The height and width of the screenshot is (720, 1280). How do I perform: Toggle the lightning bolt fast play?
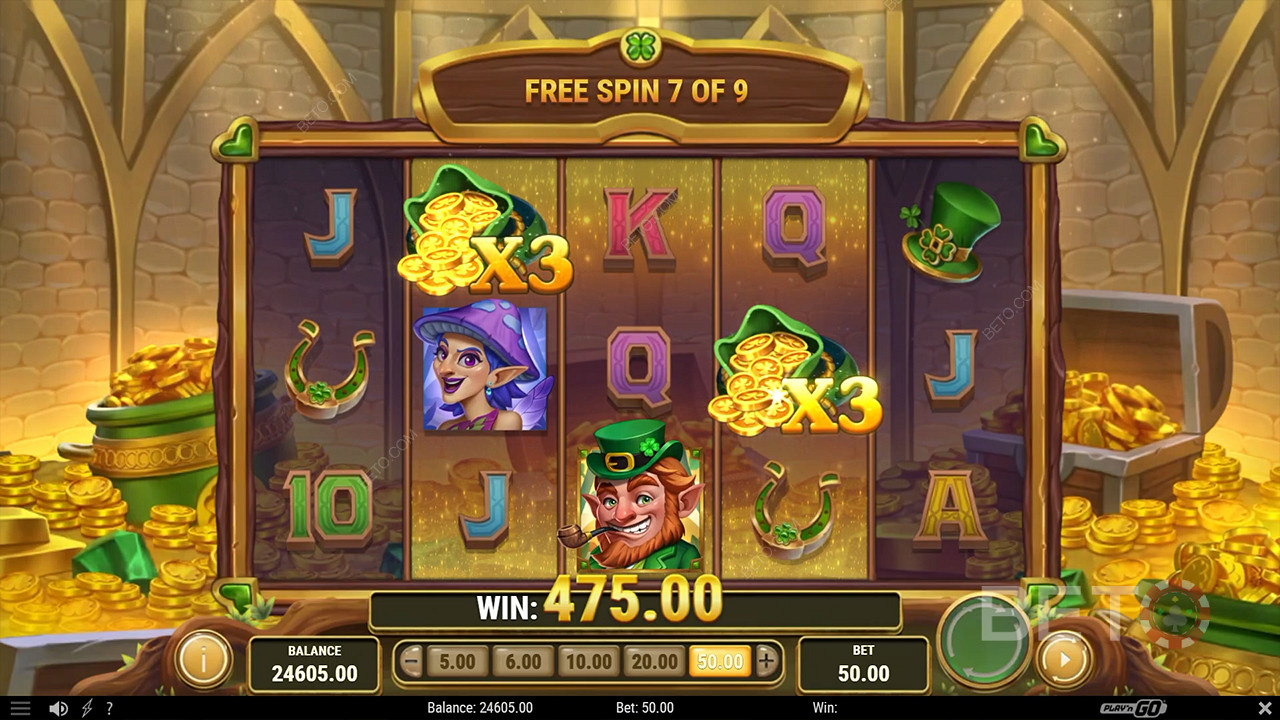tap(87, 708)
